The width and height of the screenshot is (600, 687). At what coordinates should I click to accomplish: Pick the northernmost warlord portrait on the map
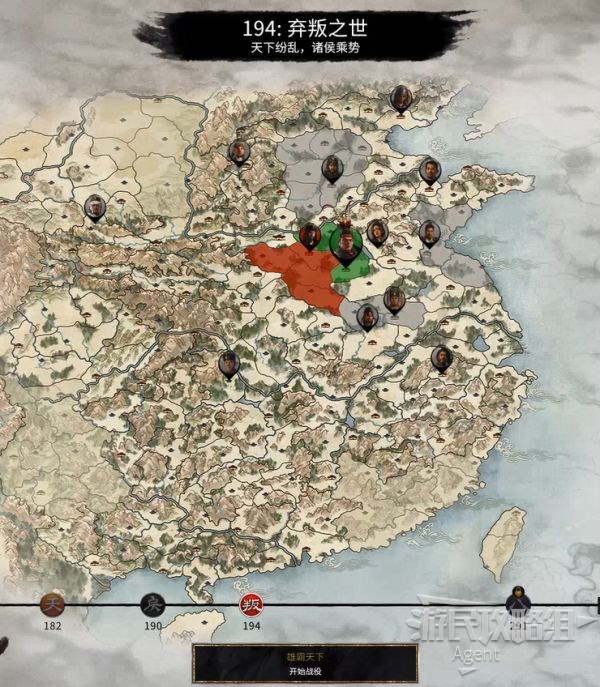coord(402,97)
